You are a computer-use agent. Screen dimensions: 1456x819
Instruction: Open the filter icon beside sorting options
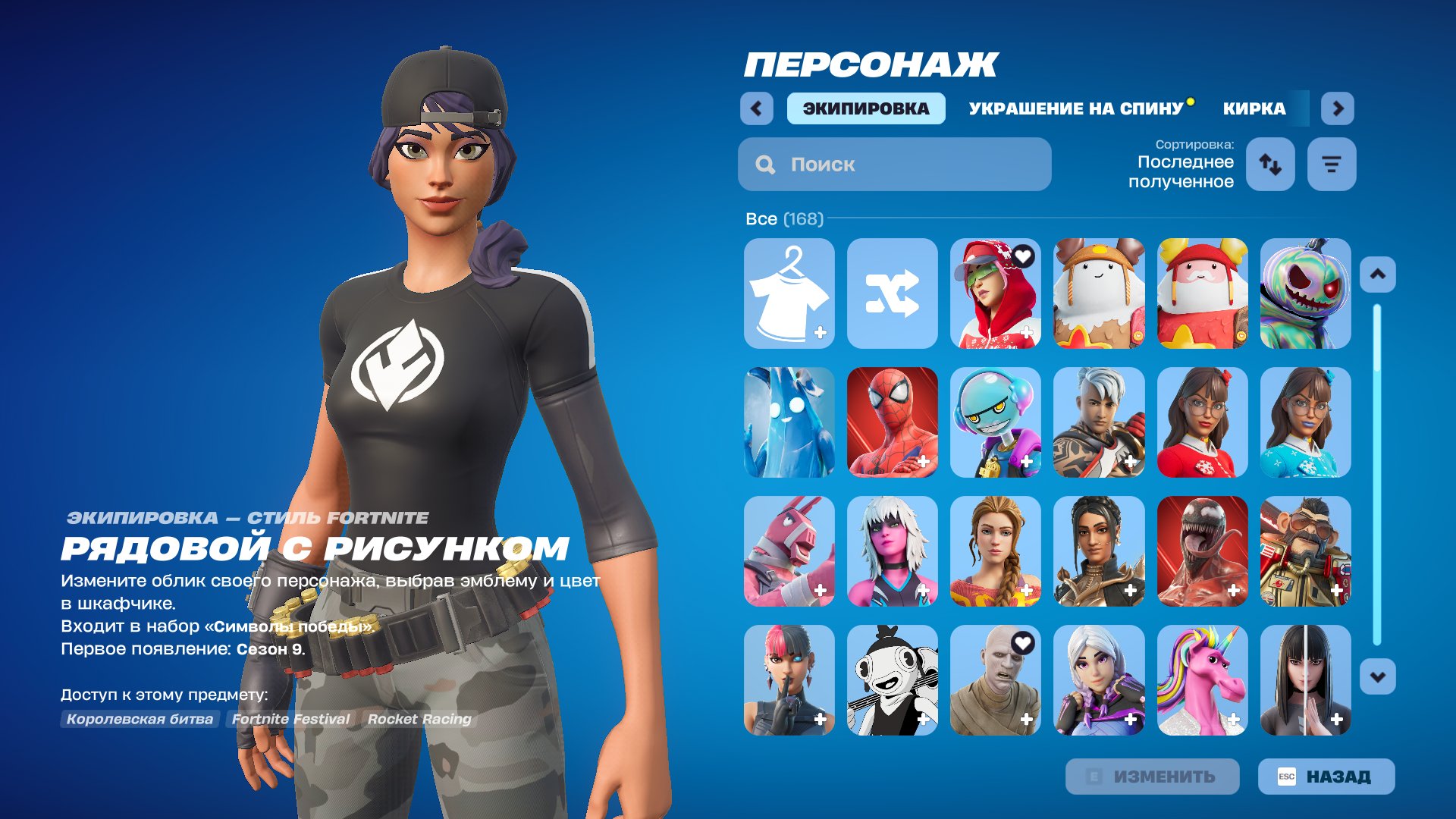[1332, 164]
